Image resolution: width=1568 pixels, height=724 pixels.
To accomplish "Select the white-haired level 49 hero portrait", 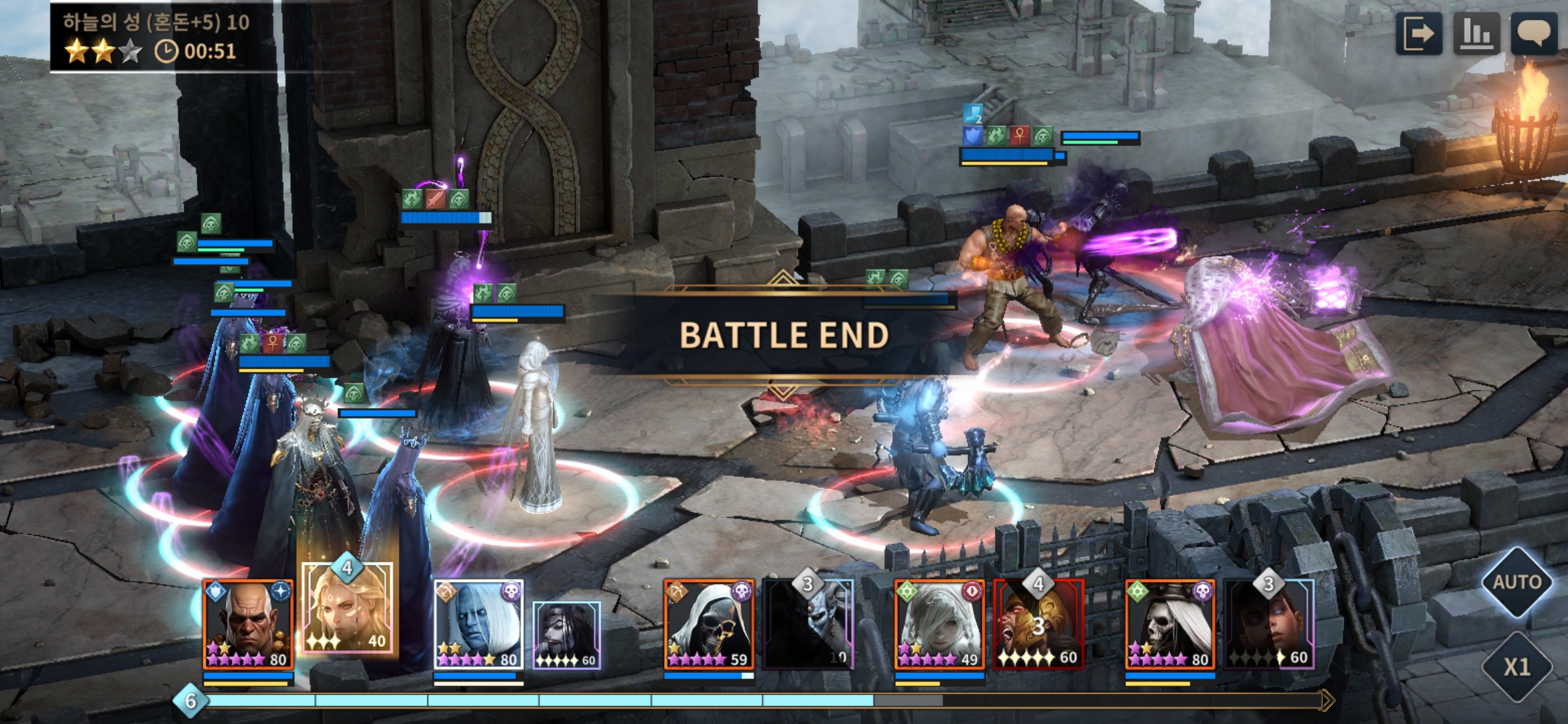I will (939, 625).
